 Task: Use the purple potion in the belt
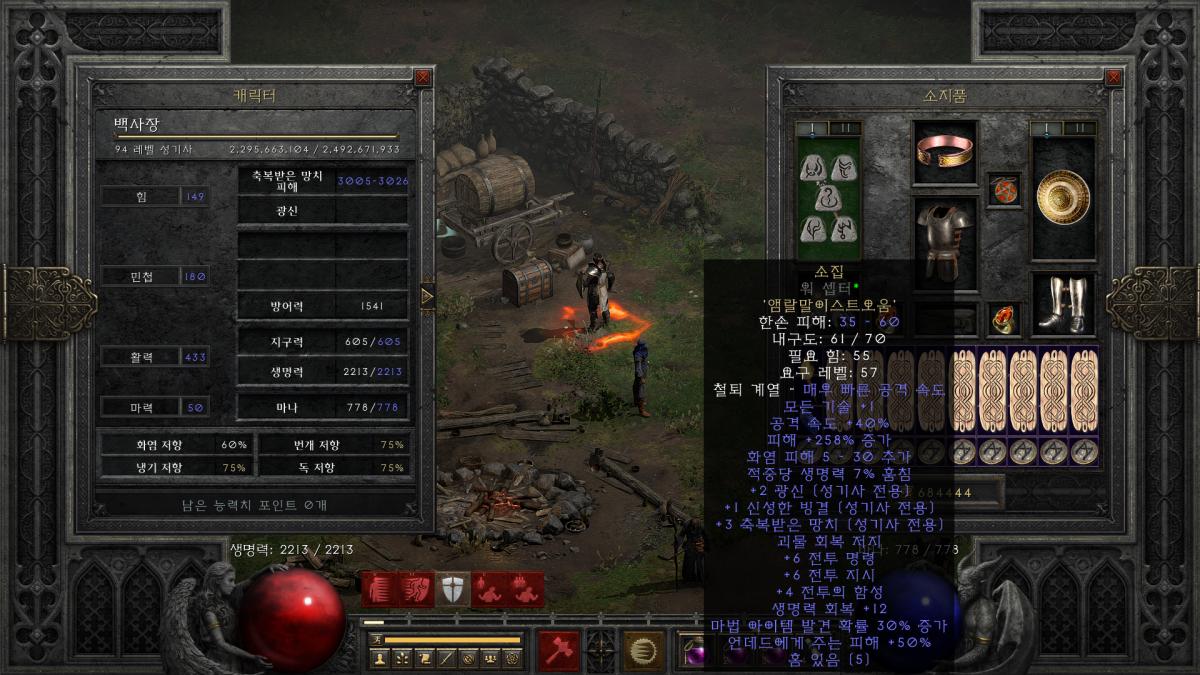point(692,653)
